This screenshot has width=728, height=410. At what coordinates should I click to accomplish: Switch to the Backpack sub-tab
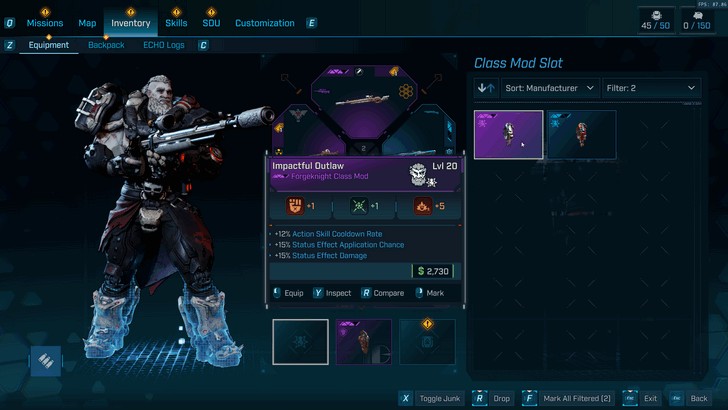click(106, 45)
